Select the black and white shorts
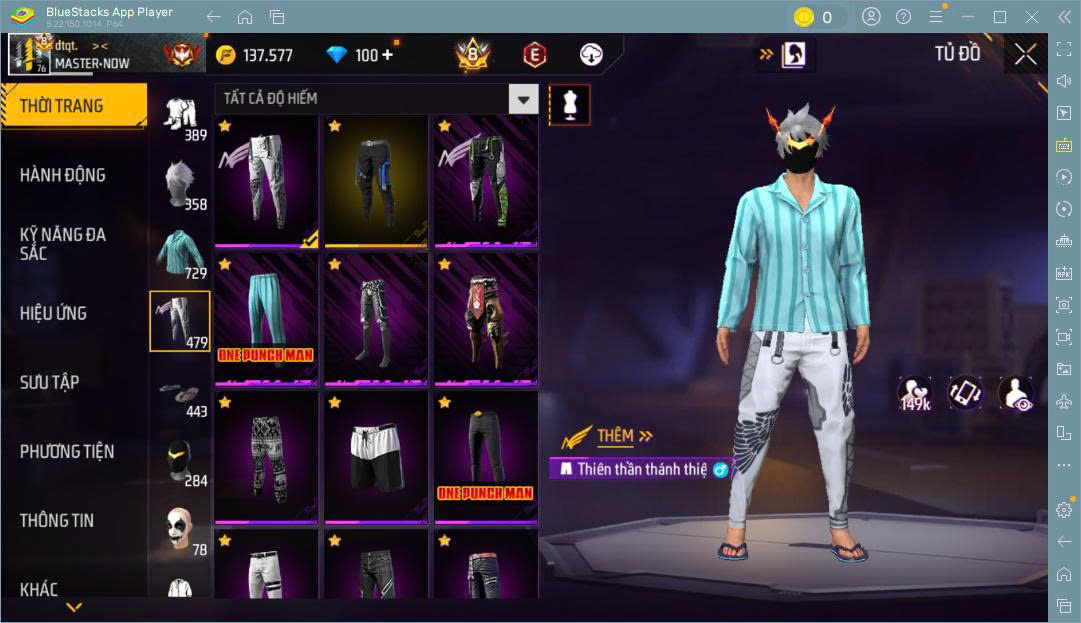This screenshot has width=1081, height=623. click(x=376, y=457)
